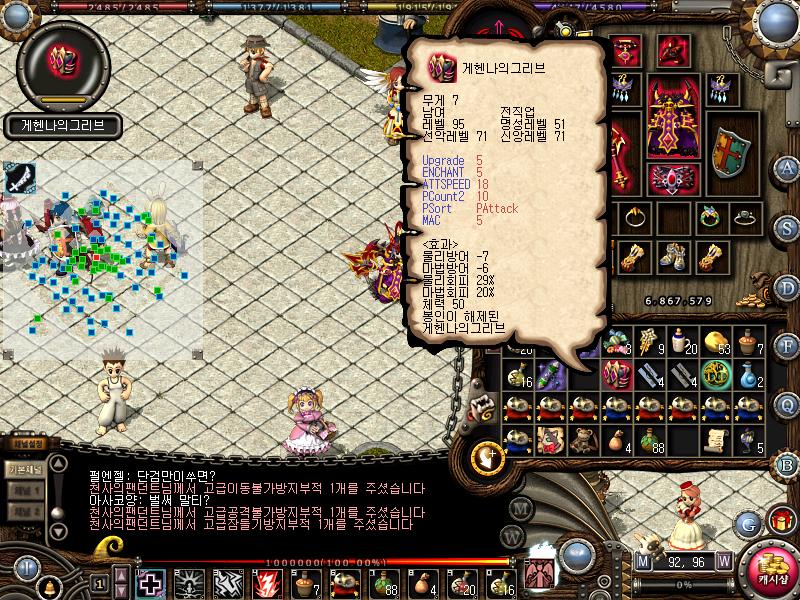
Task: Activate the cross heal skill in hotbar
Action: [151, 581]
